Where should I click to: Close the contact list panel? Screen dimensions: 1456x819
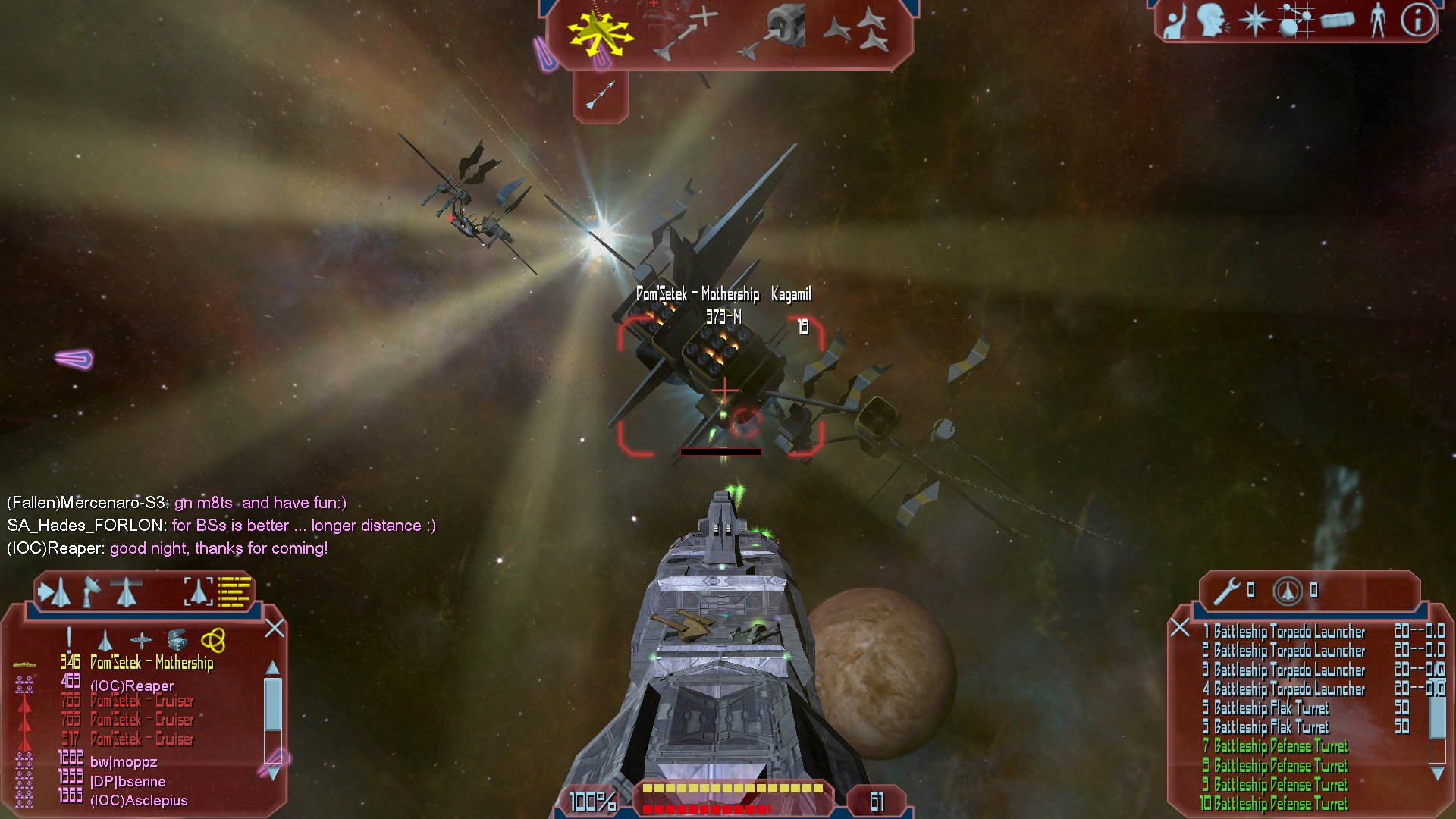pyautogui.click(x=275, y=628)
